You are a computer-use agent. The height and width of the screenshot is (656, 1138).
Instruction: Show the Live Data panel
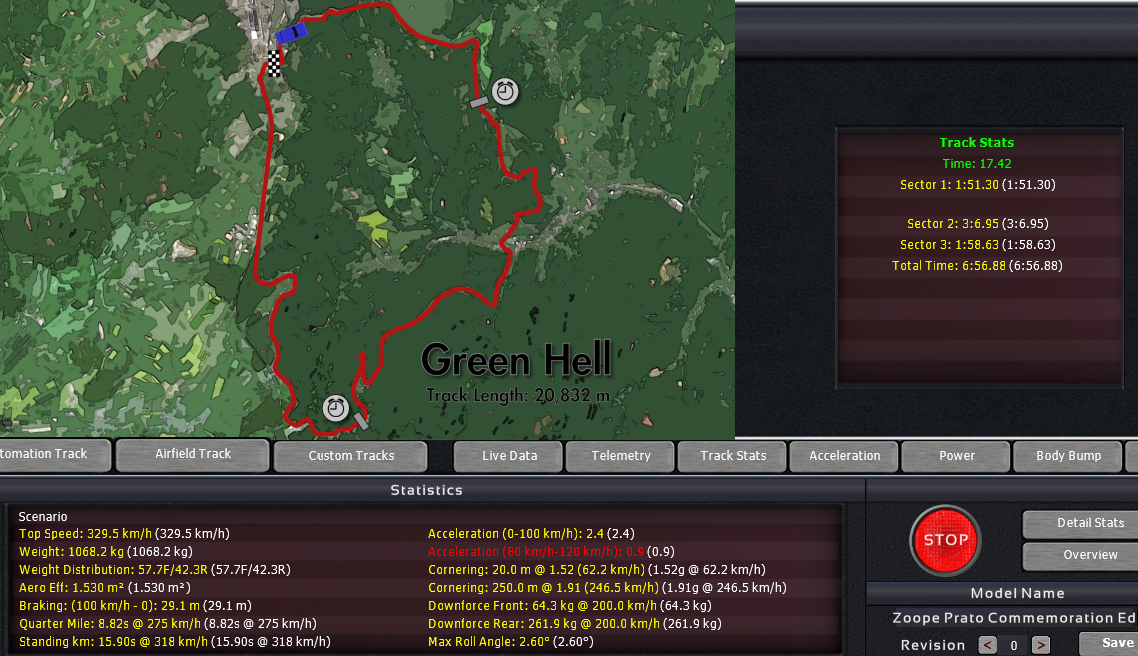[509, 456]
